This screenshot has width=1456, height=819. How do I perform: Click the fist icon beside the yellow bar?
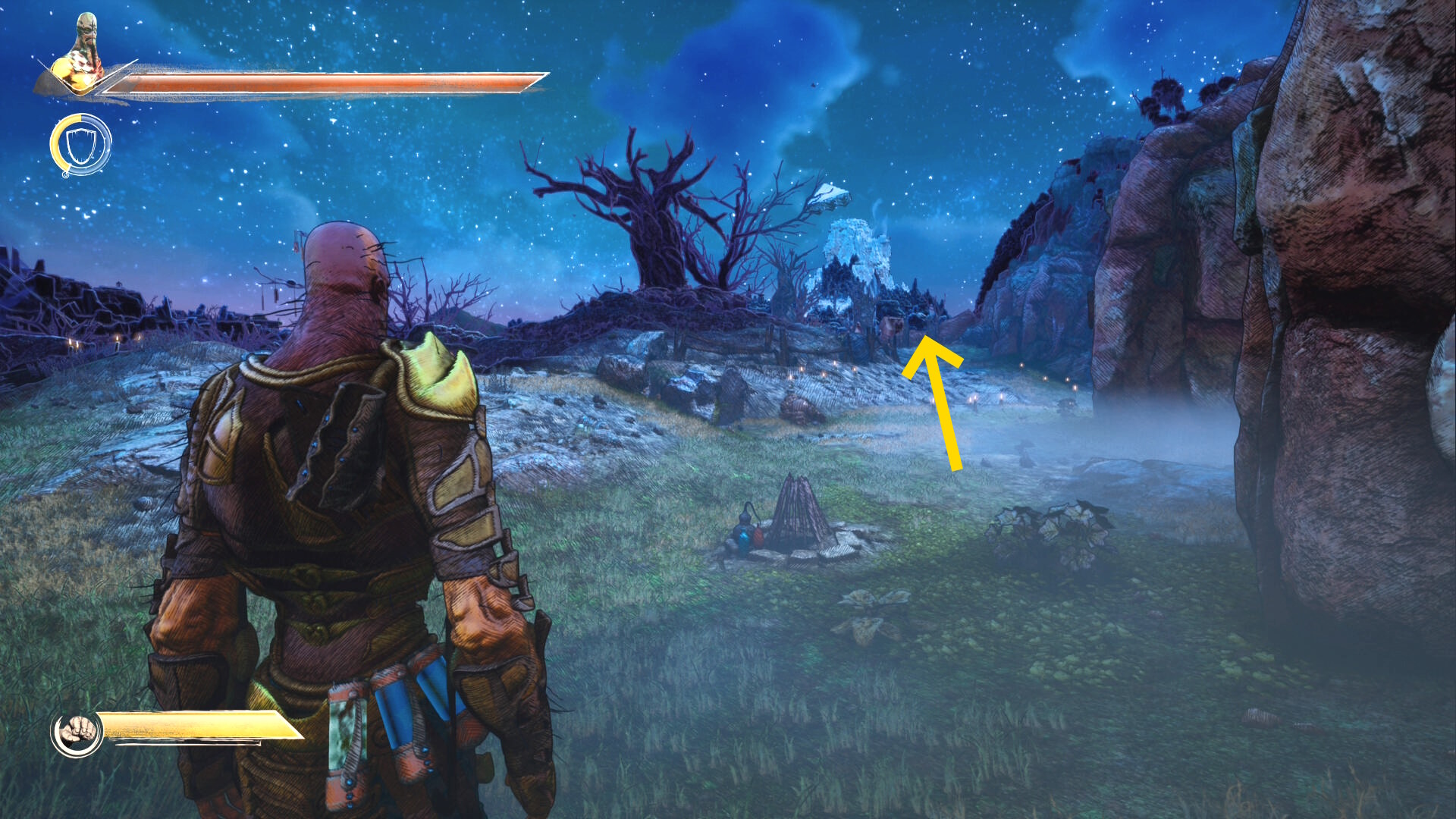pyautogui.click(x=77, y=733)
